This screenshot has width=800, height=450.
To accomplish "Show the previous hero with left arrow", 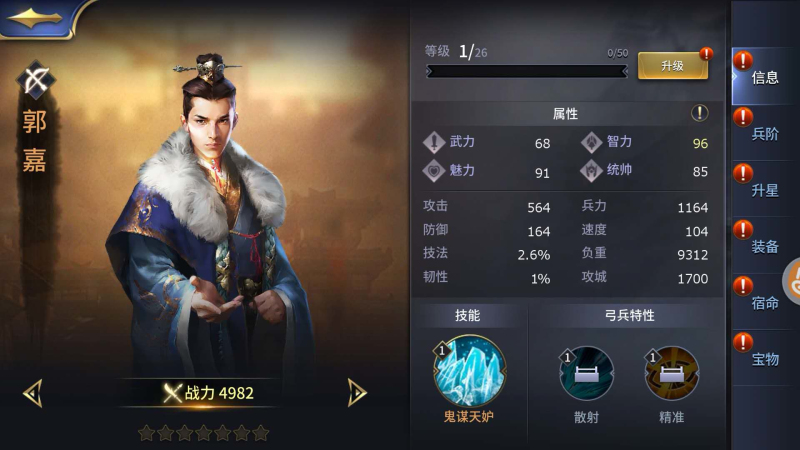I will point(32,393).
